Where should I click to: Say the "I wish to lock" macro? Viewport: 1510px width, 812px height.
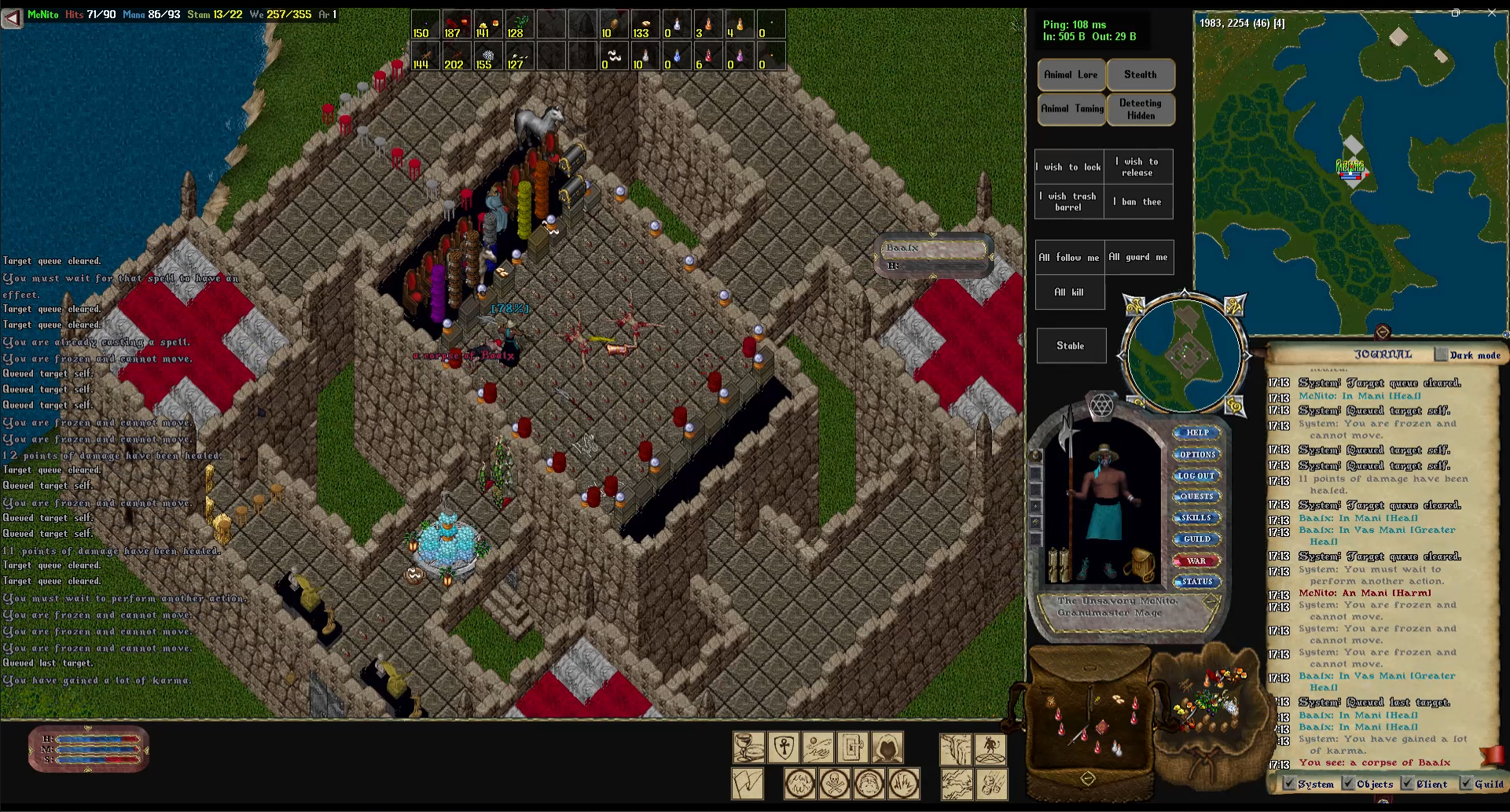1069,167
